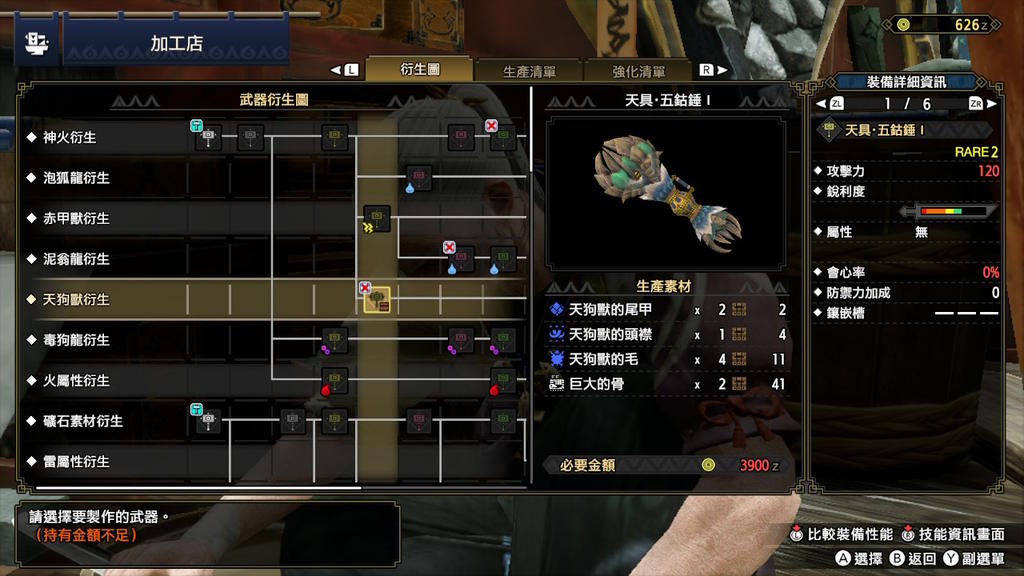The image size is (1024, 576).
Task: Open the 礦石素材衍生 row
Action: [83, 421]
